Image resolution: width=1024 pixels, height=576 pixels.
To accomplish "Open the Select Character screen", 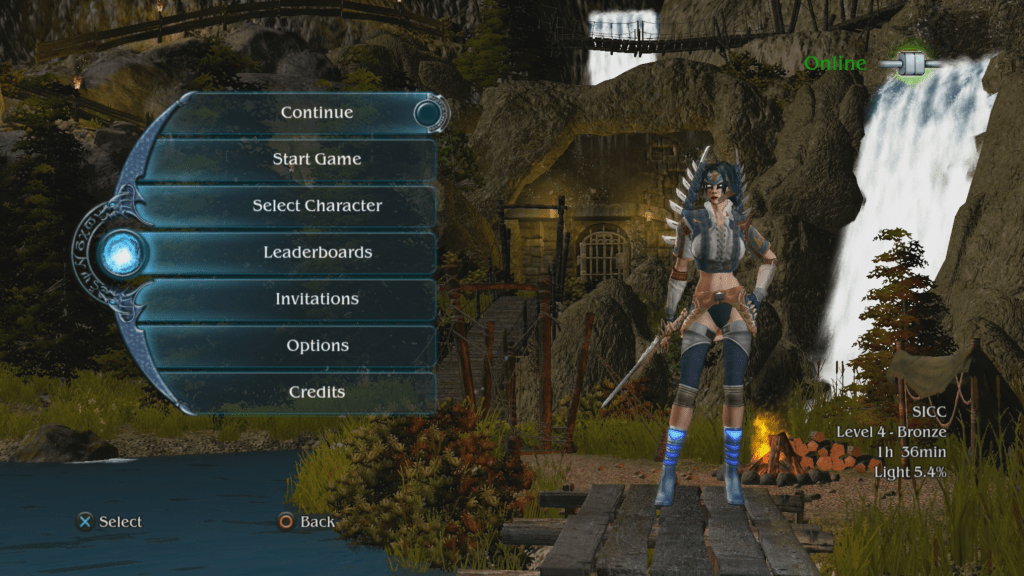I will [316, 206].
